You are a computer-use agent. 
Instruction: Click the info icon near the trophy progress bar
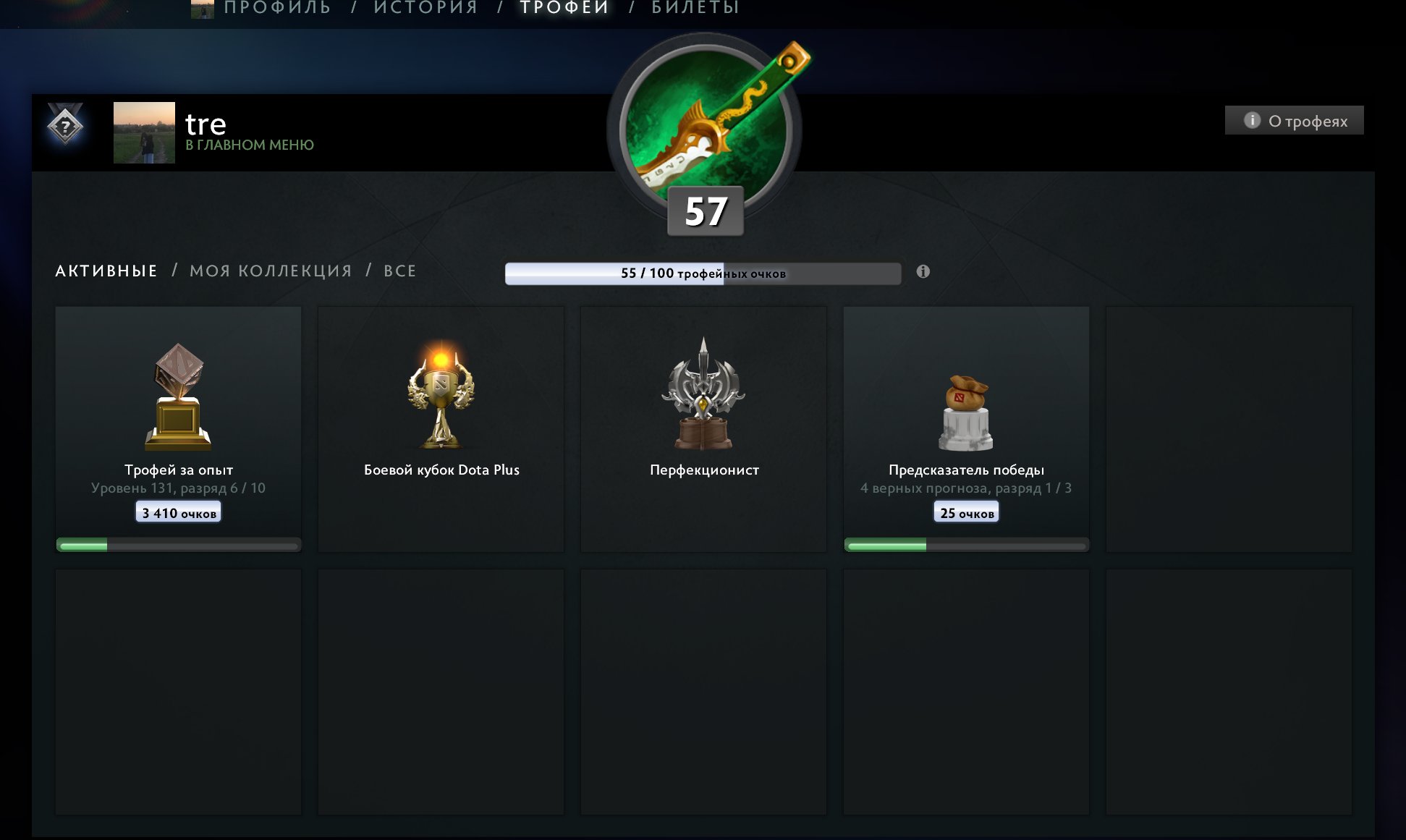922,273
